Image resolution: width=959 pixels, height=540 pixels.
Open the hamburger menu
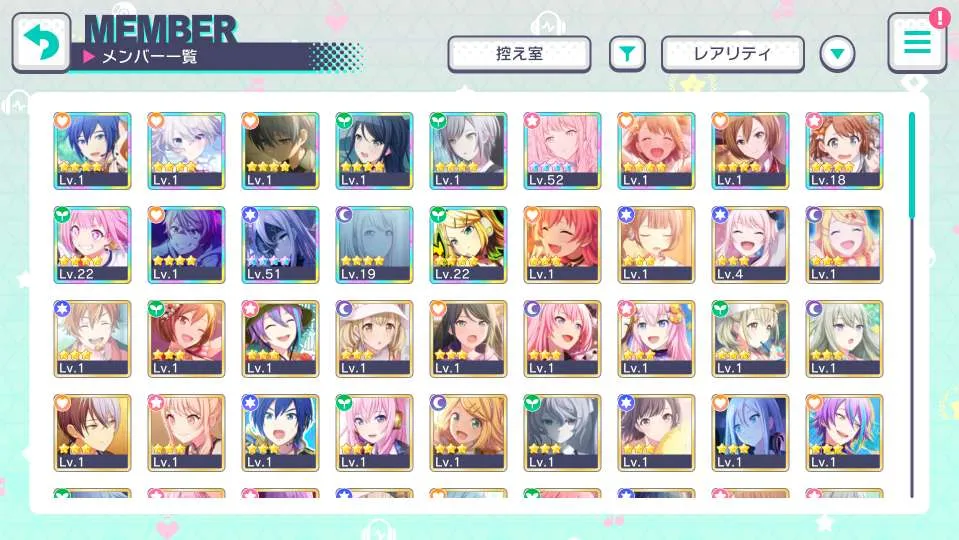[916, 43]
